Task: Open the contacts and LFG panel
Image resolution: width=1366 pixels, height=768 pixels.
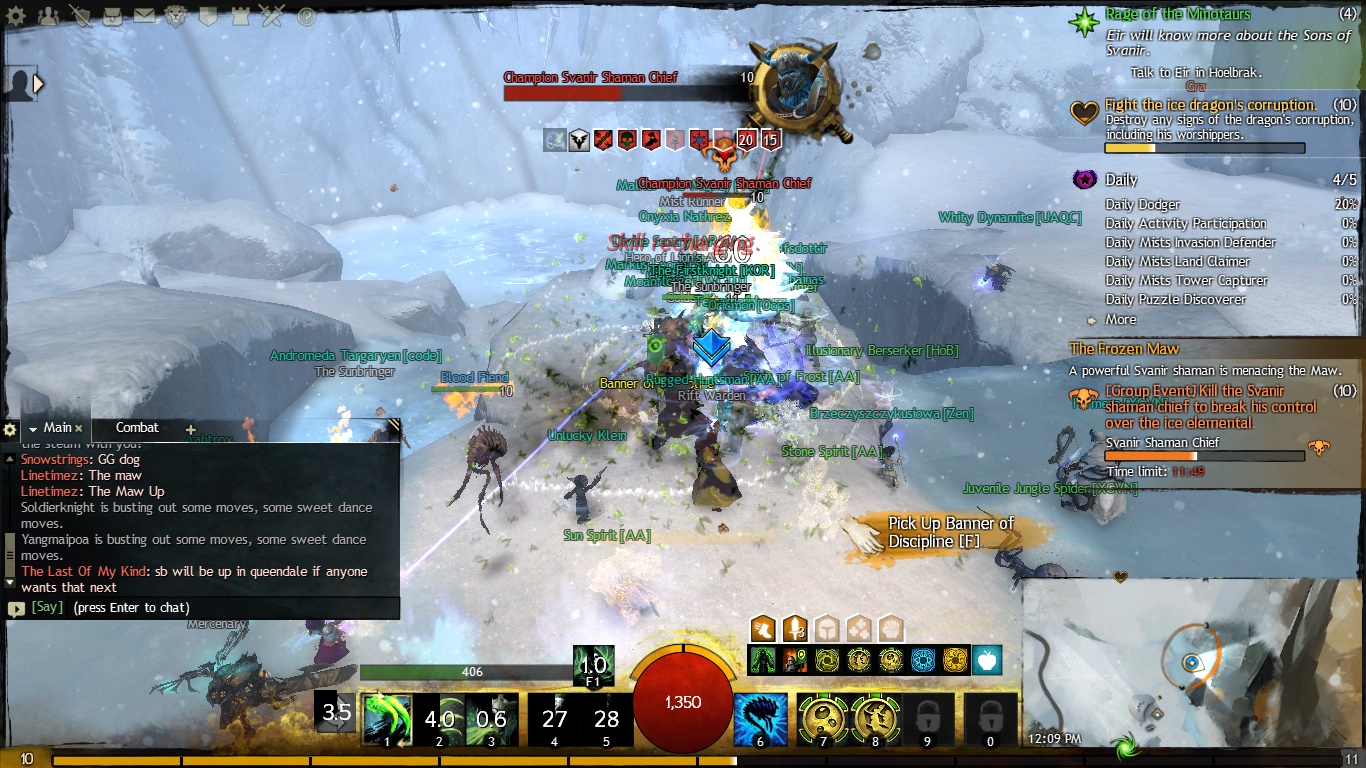Action: [x=47, y=16]
